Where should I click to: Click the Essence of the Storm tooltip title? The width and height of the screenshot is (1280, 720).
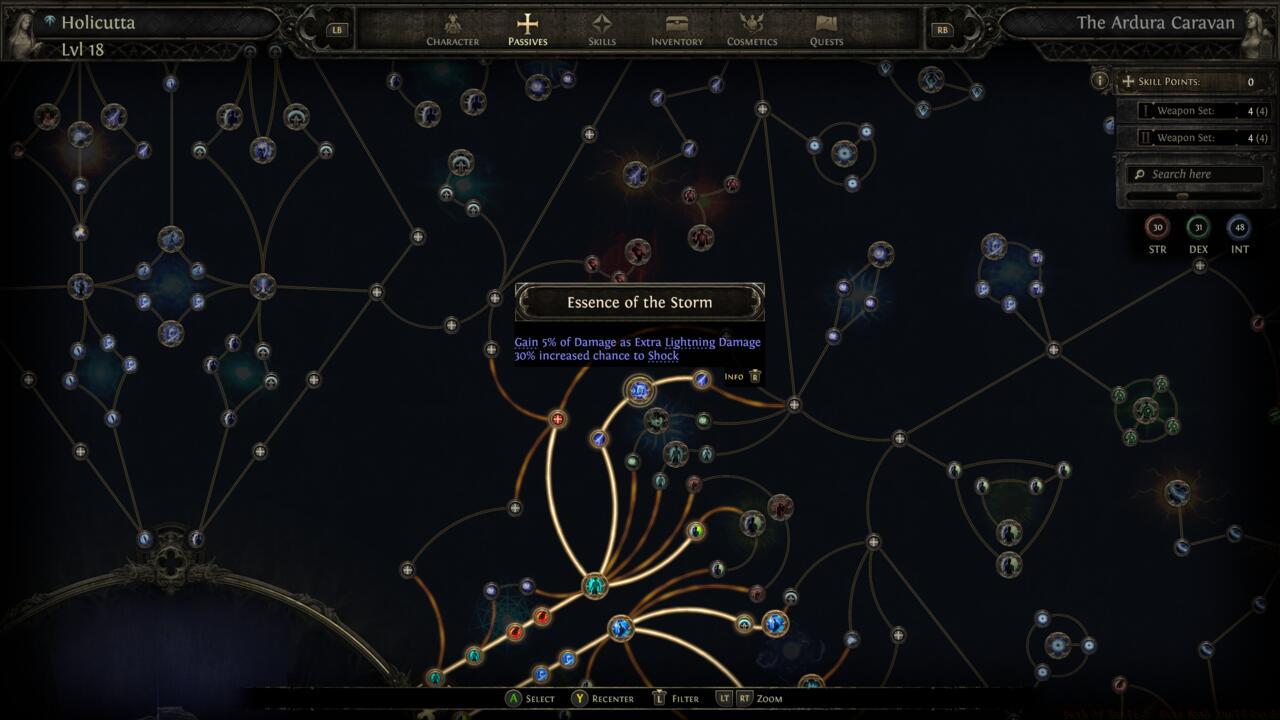point(640,302)
